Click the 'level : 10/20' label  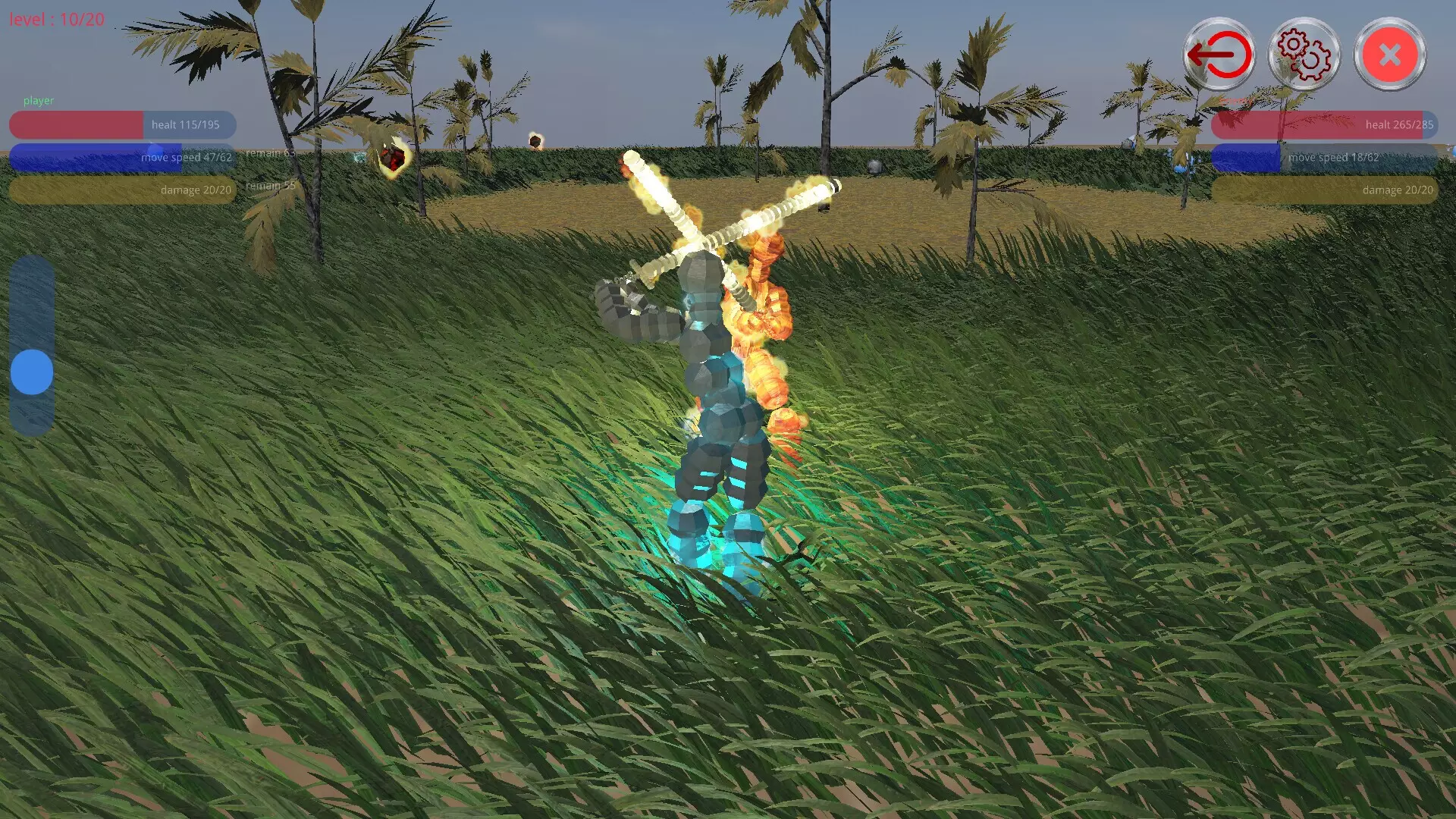[55, 19]
